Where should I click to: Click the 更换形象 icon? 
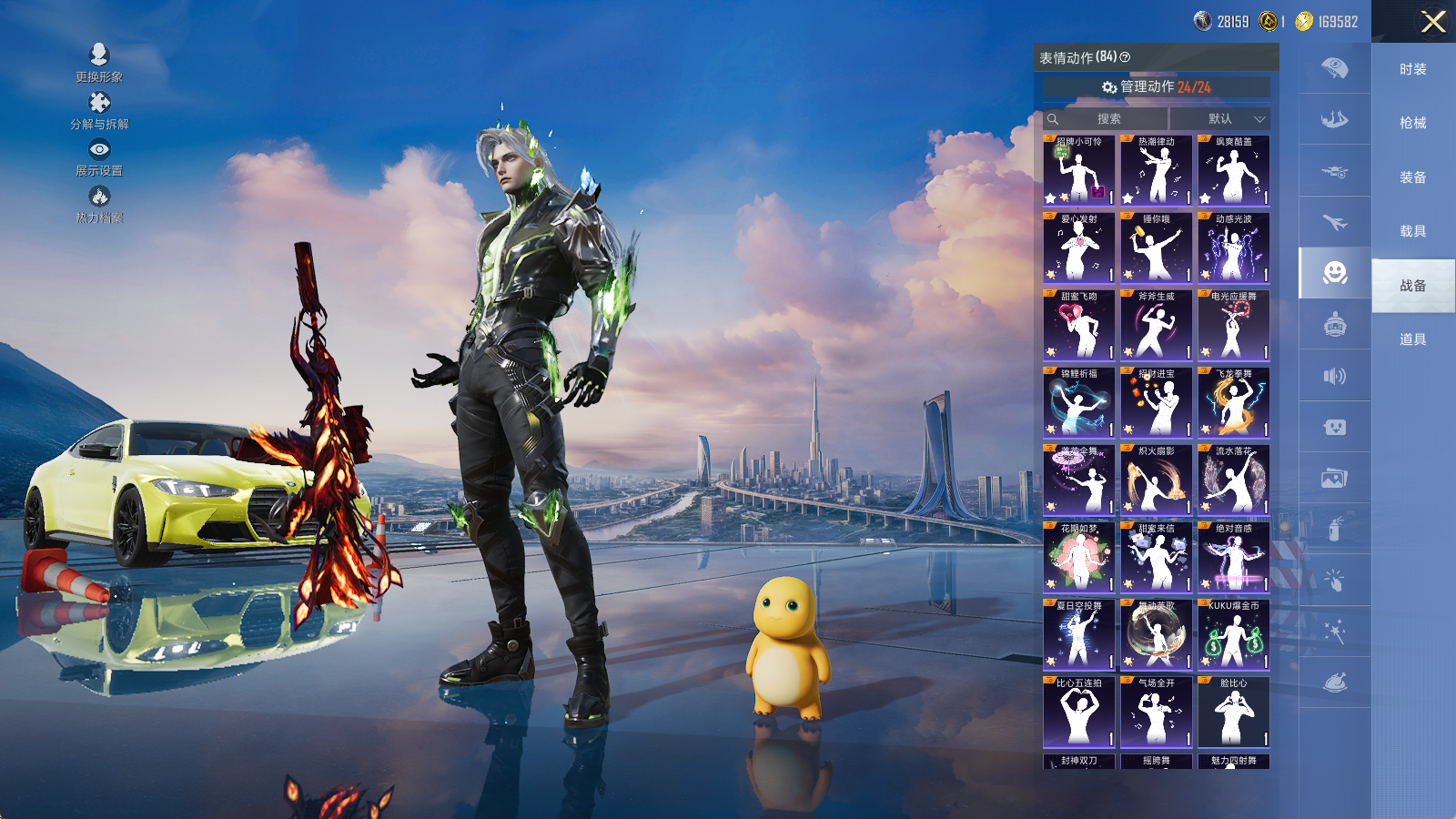99,56
